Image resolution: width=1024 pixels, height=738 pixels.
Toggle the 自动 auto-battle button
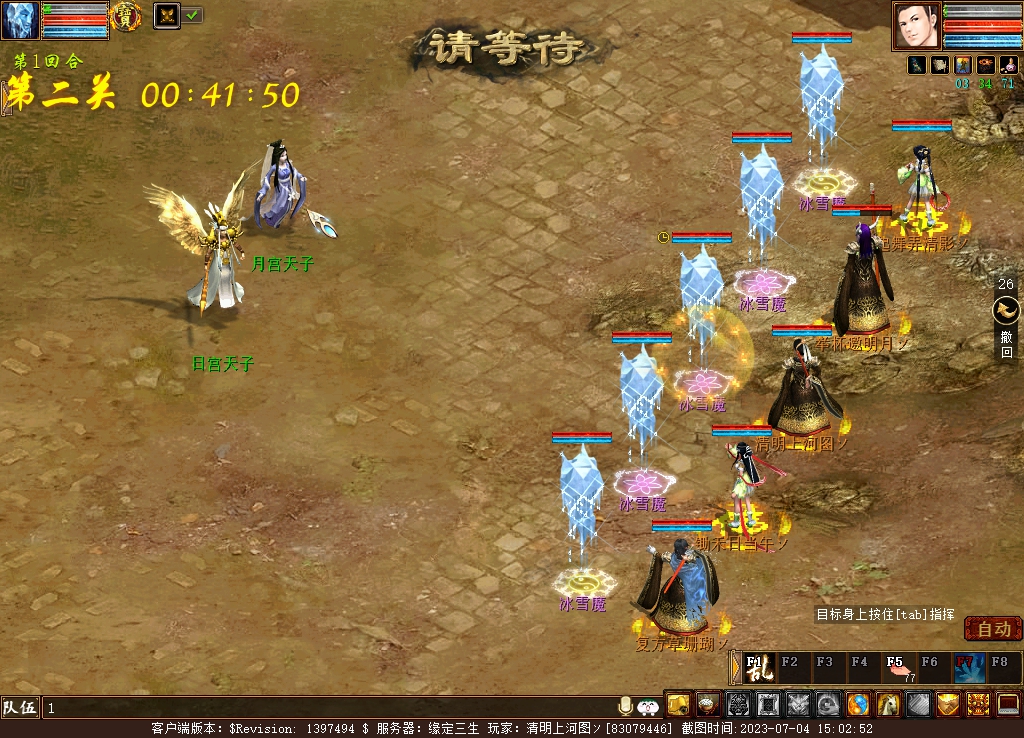[993, 629]
